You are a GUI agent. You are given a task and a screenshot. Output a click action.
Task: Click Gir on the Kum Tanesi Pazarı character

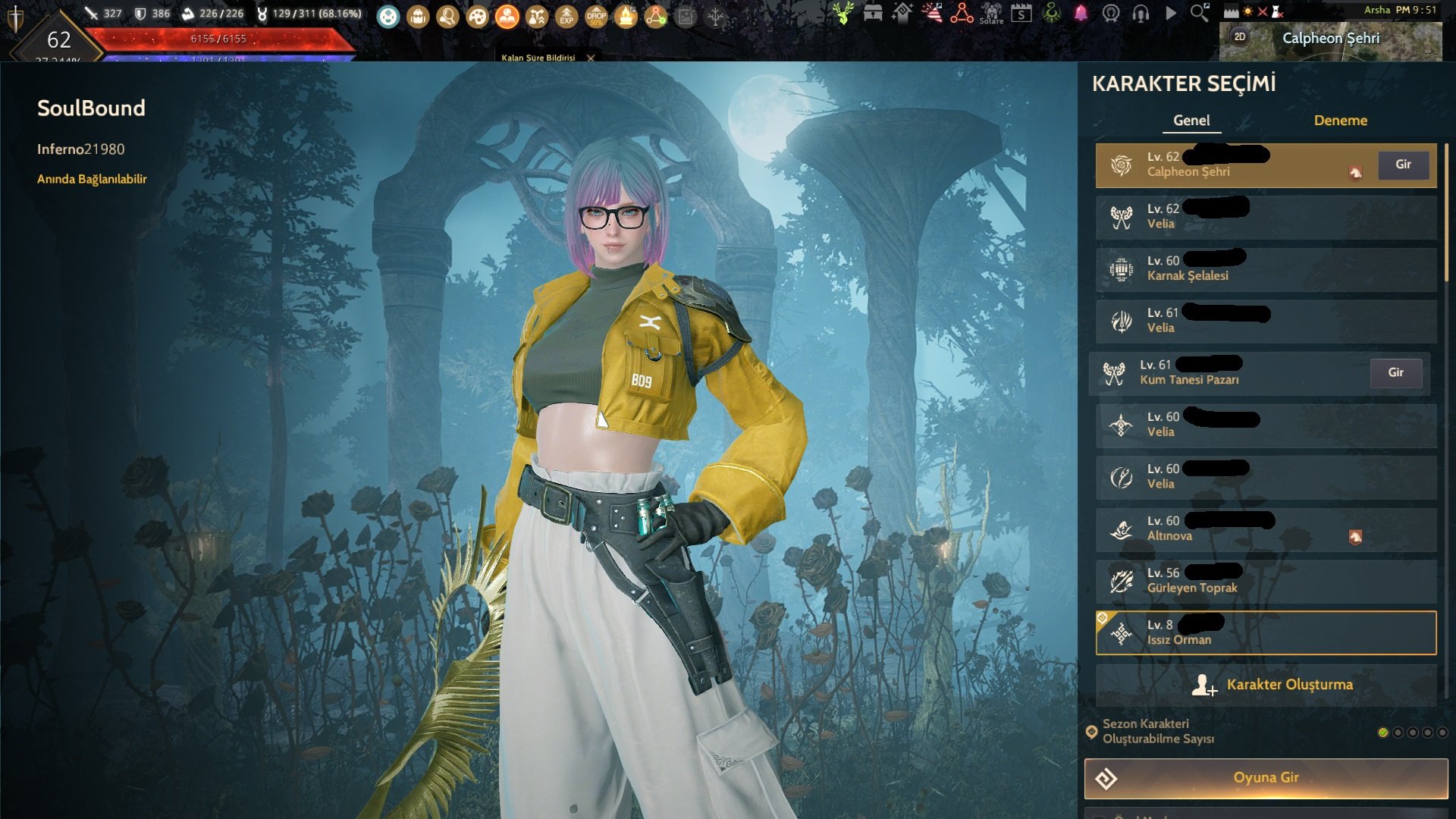(1395, 373)
